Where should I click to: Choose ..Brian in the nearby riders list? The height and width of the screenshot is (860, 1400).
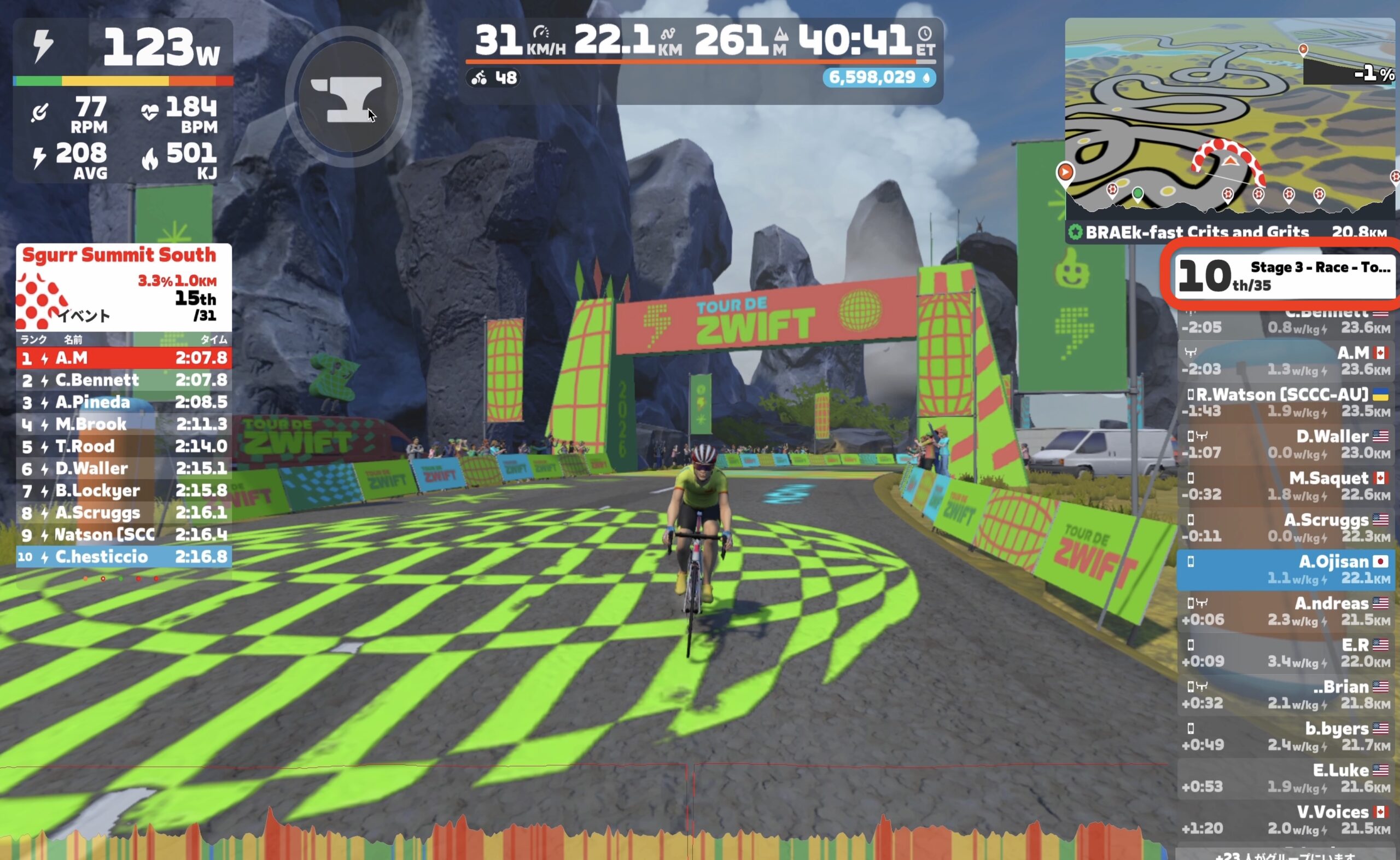click(x=1285, y=694)
